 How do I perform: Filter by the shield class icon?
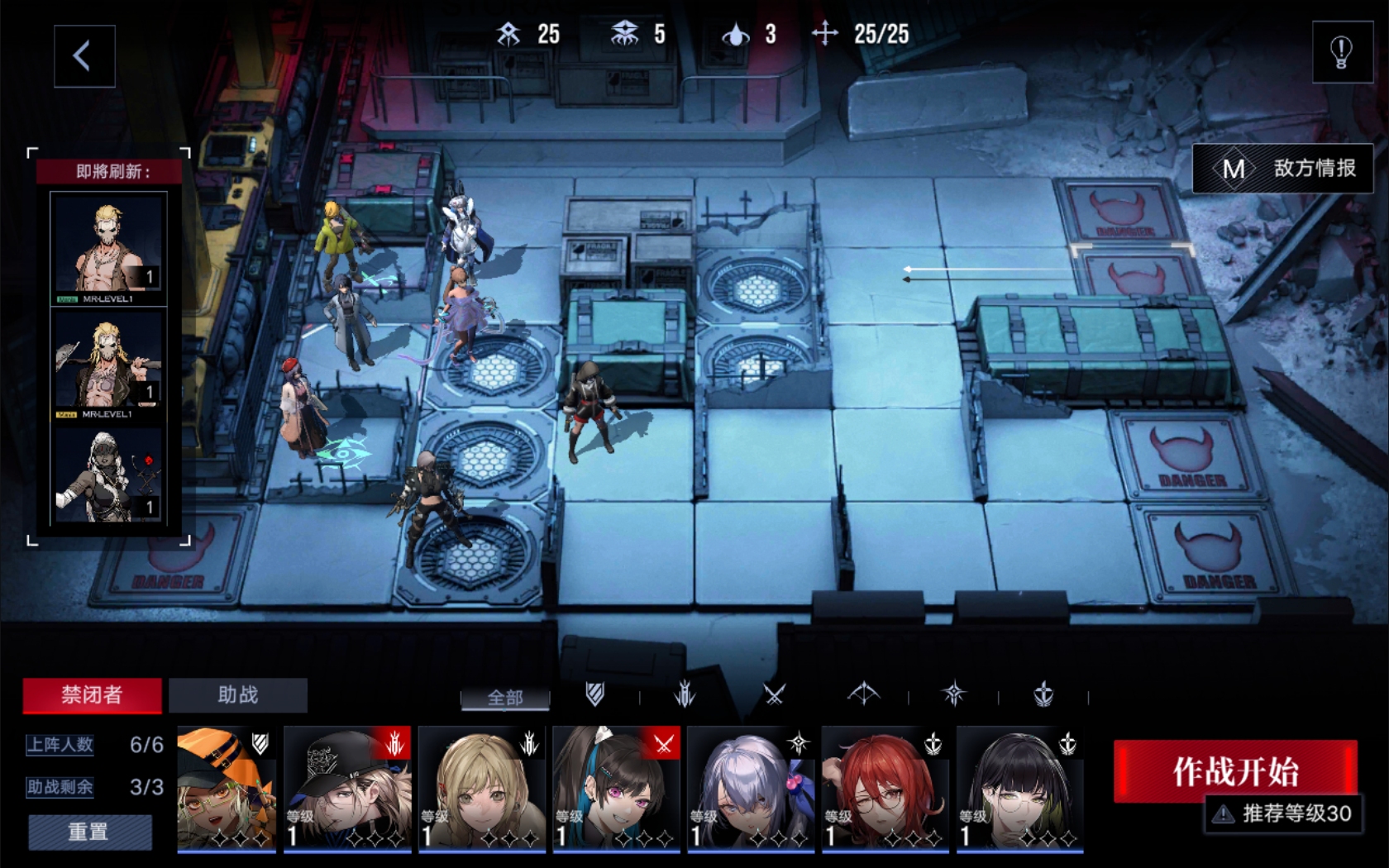[x=594, y=694]
